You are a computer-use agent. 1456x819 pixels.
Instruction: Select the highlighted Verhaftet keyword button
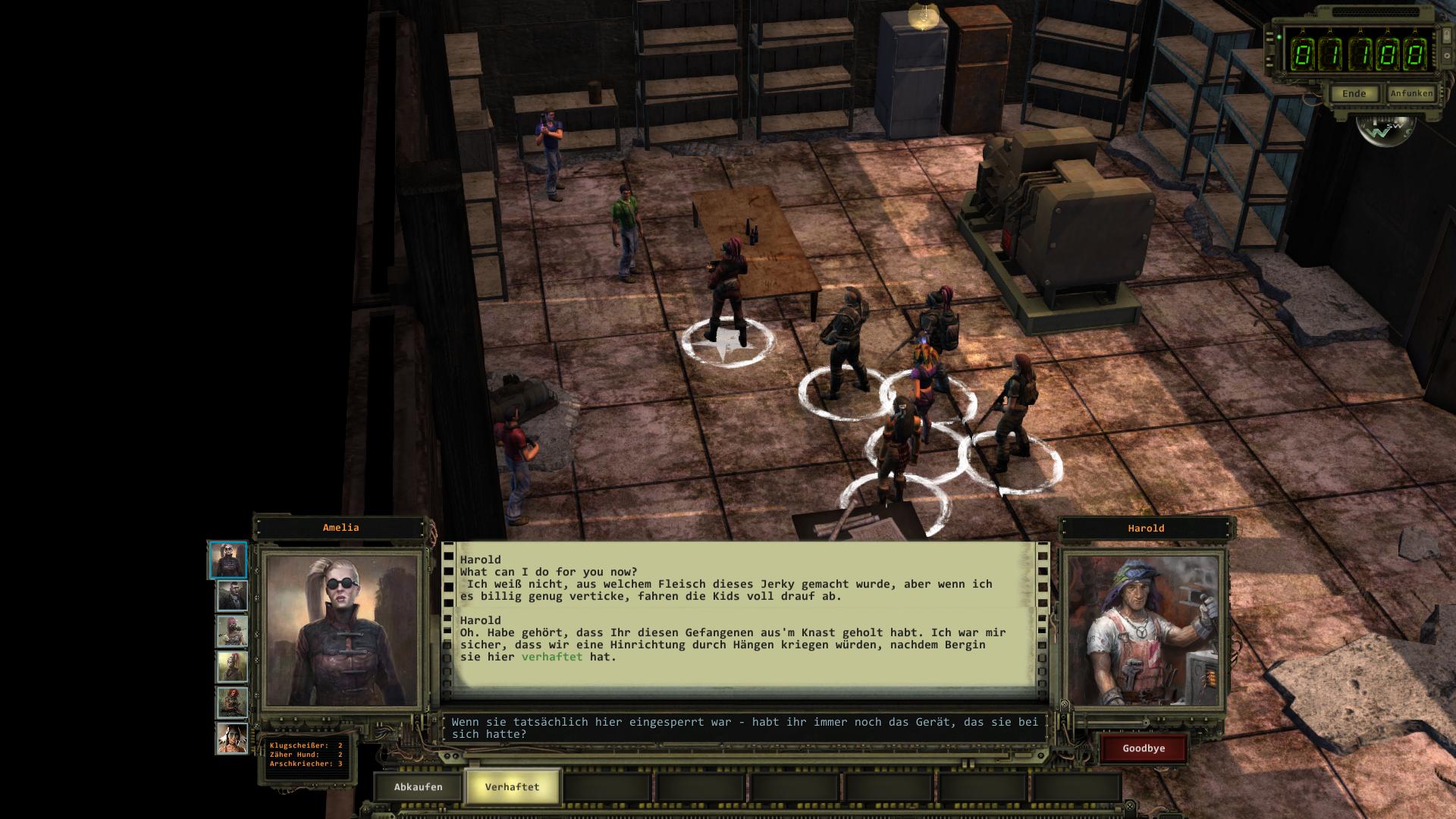[512, 786]
